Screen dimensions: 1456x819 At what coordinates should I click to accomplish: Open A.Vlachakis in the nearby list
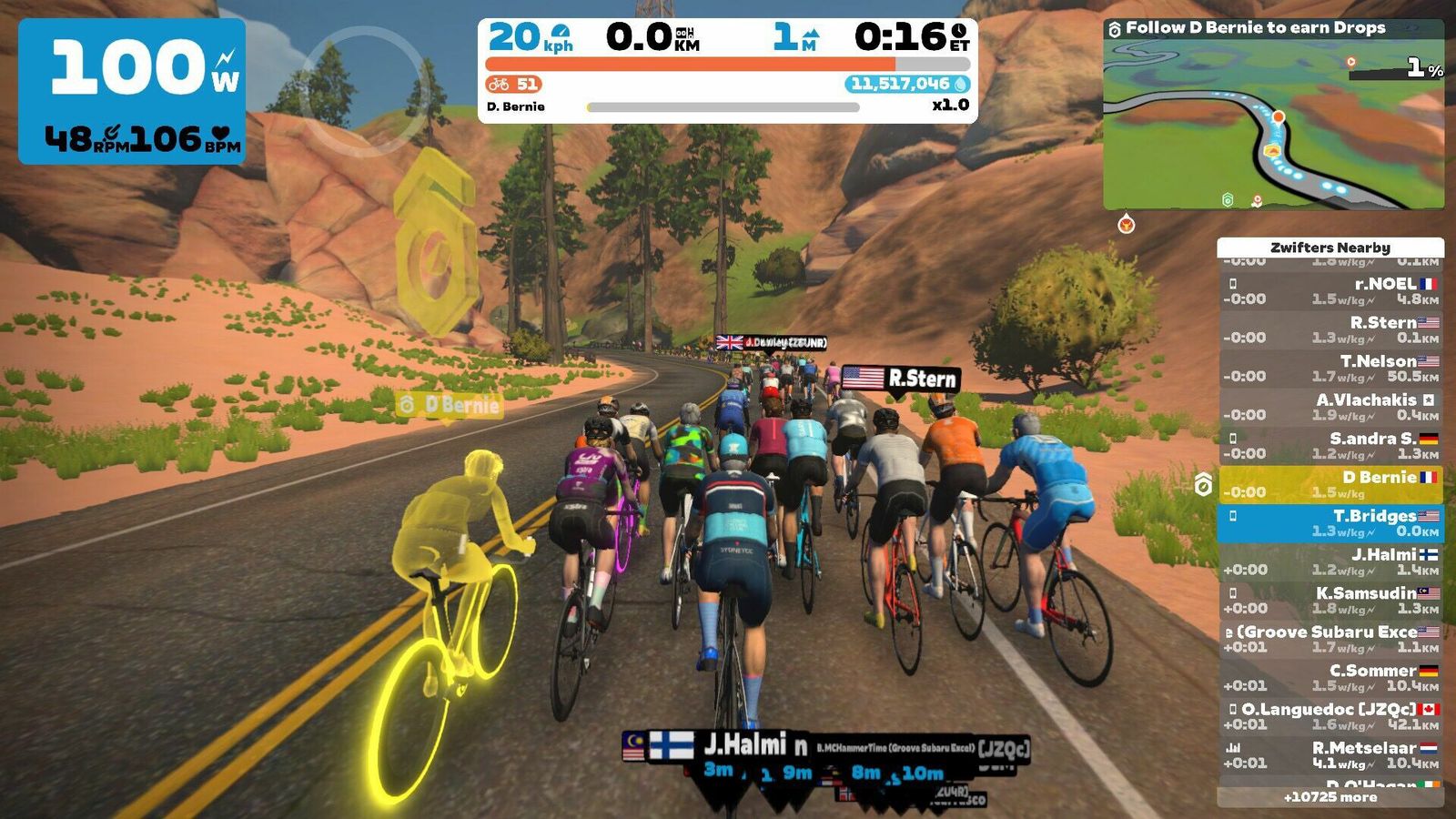[x=1330, y=407]
